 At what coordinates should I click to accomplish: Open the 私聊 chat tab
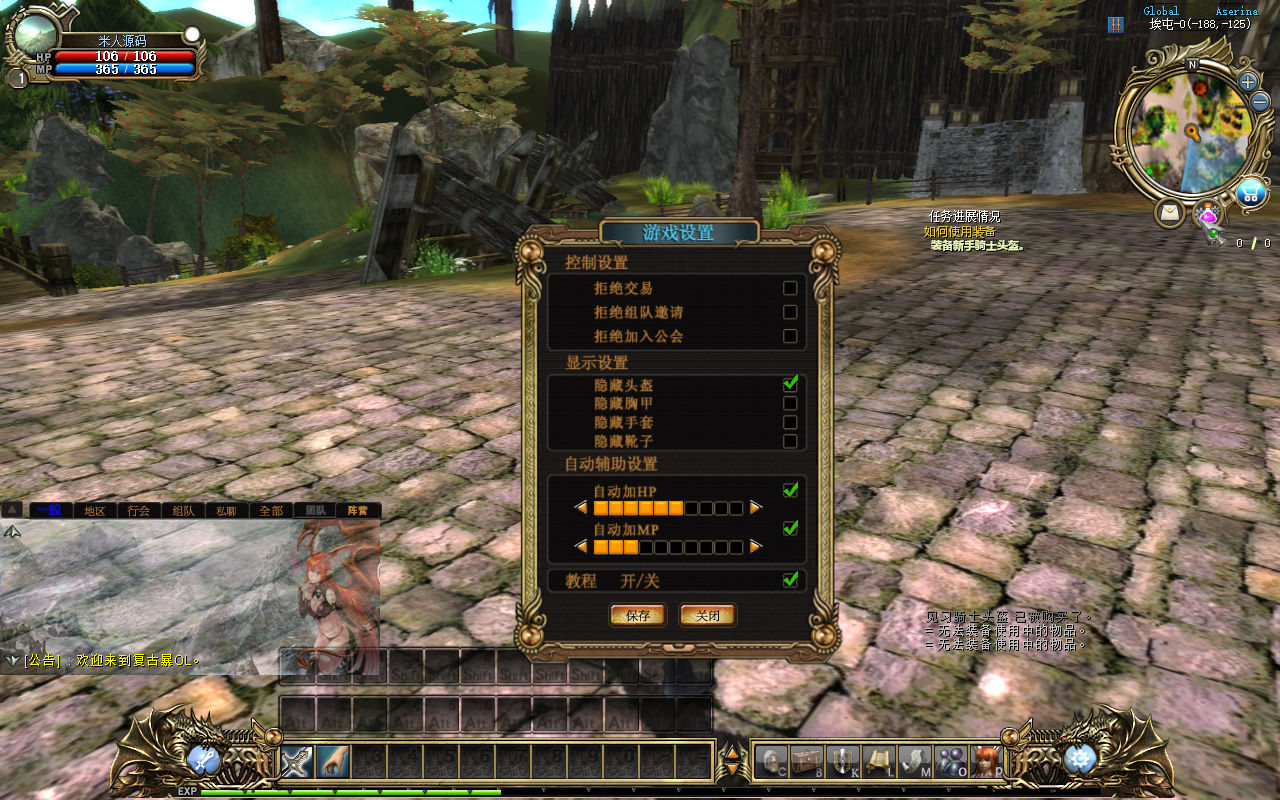tap(227, 510)
